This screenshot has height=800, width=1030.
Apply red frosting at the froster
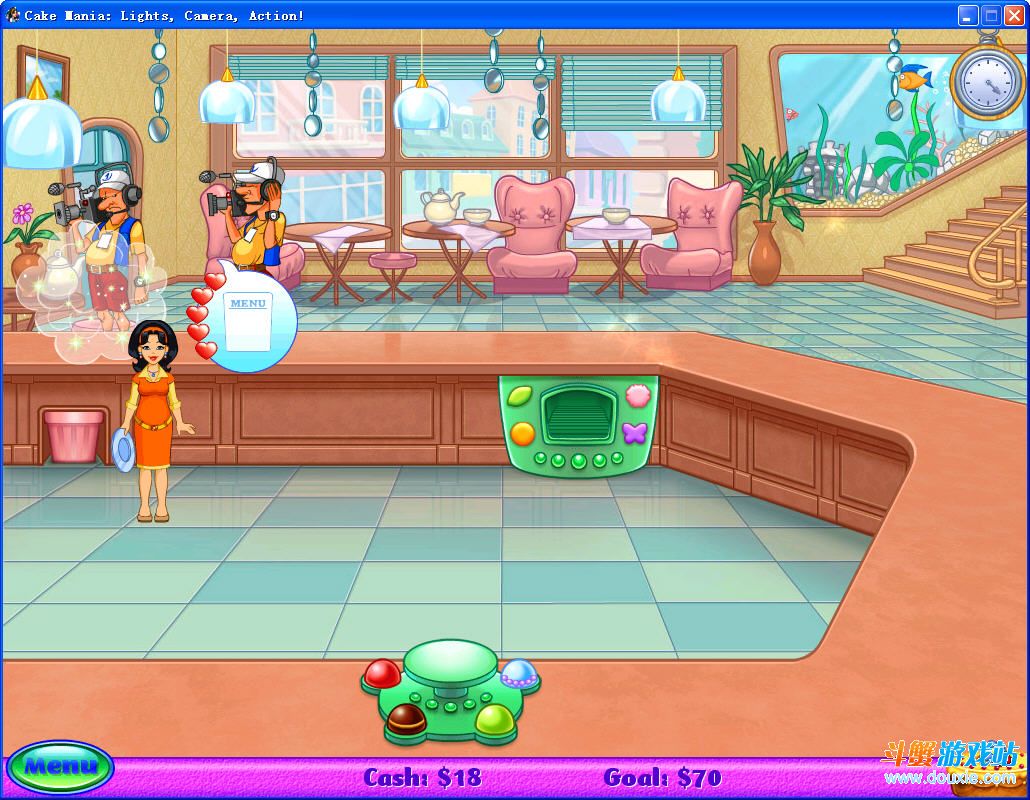pos(381,673)
